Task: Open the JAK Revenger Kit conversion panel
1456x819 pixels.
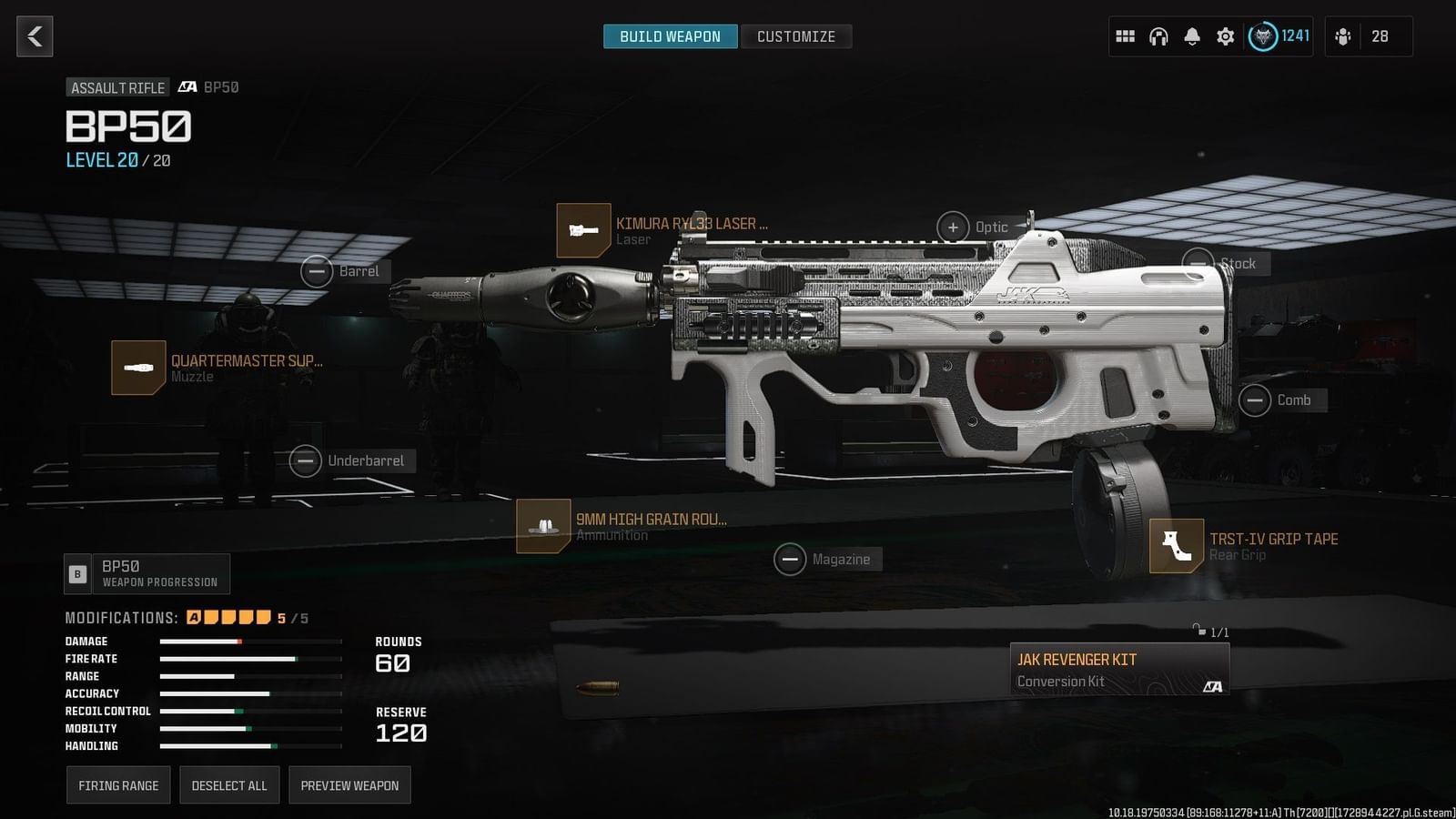Action: click(x=1117, y=669)
